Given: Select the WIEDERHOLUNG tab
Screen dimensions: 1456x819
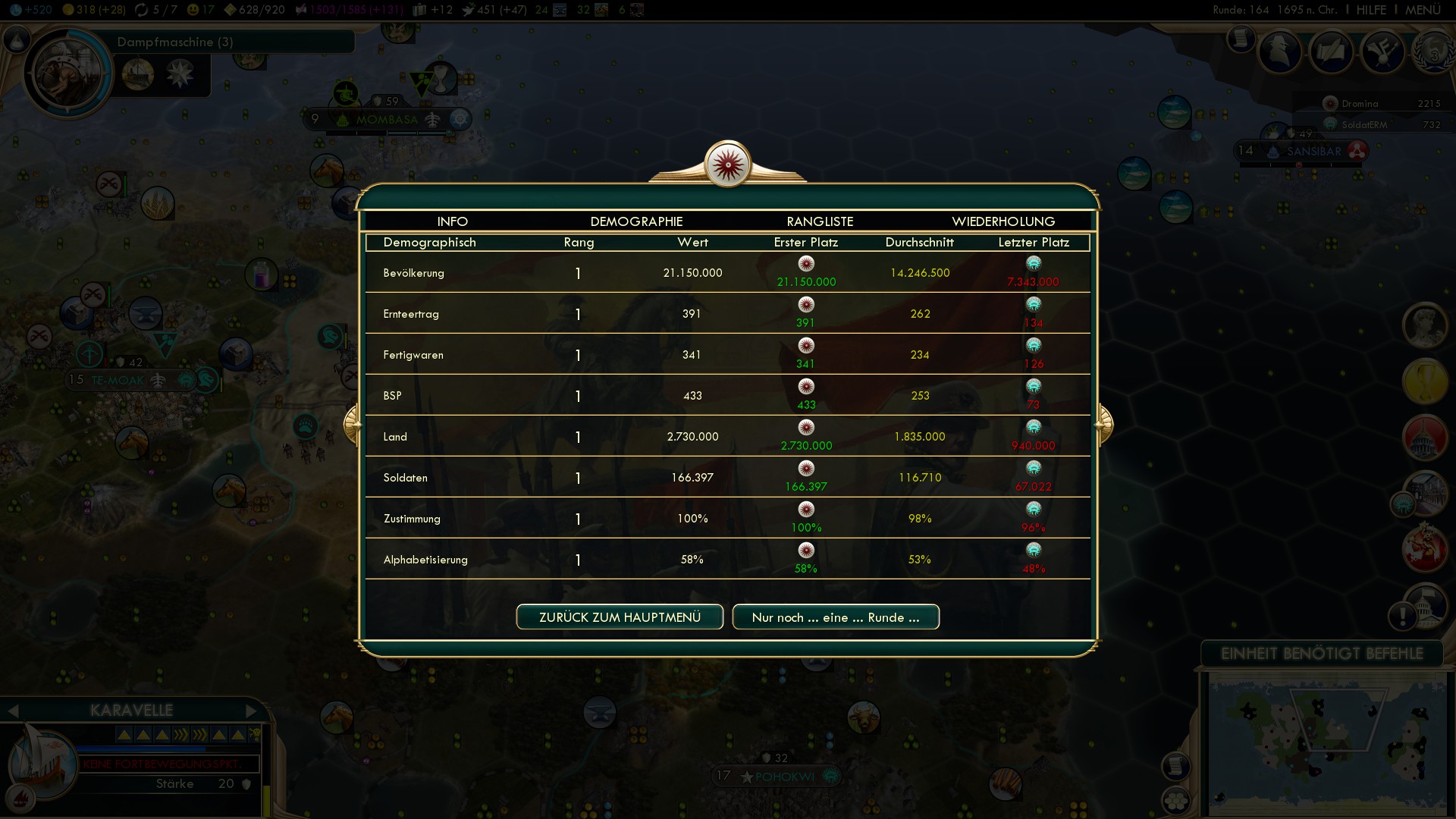Looking at the screenshot, I should pos(1003,221).
